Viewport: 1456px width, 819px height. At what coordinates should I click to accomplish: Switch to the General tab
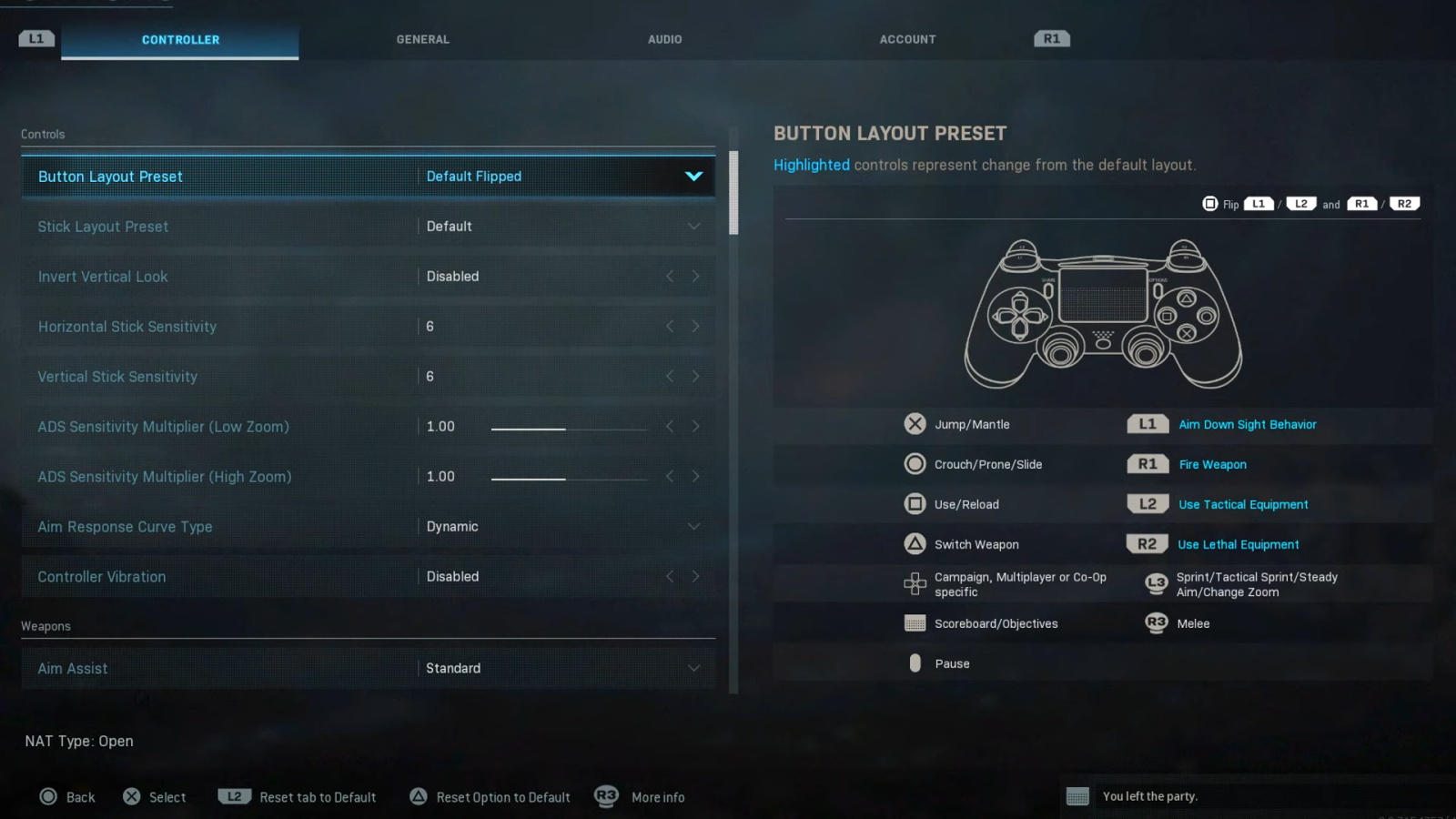422,39
